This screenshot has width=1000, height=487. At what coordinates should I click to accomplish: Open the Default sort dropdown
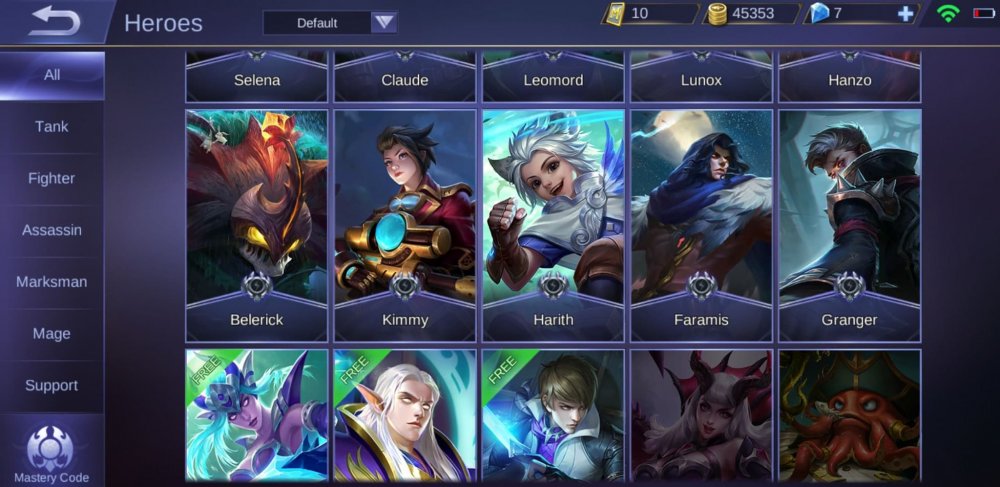(330, 23)
